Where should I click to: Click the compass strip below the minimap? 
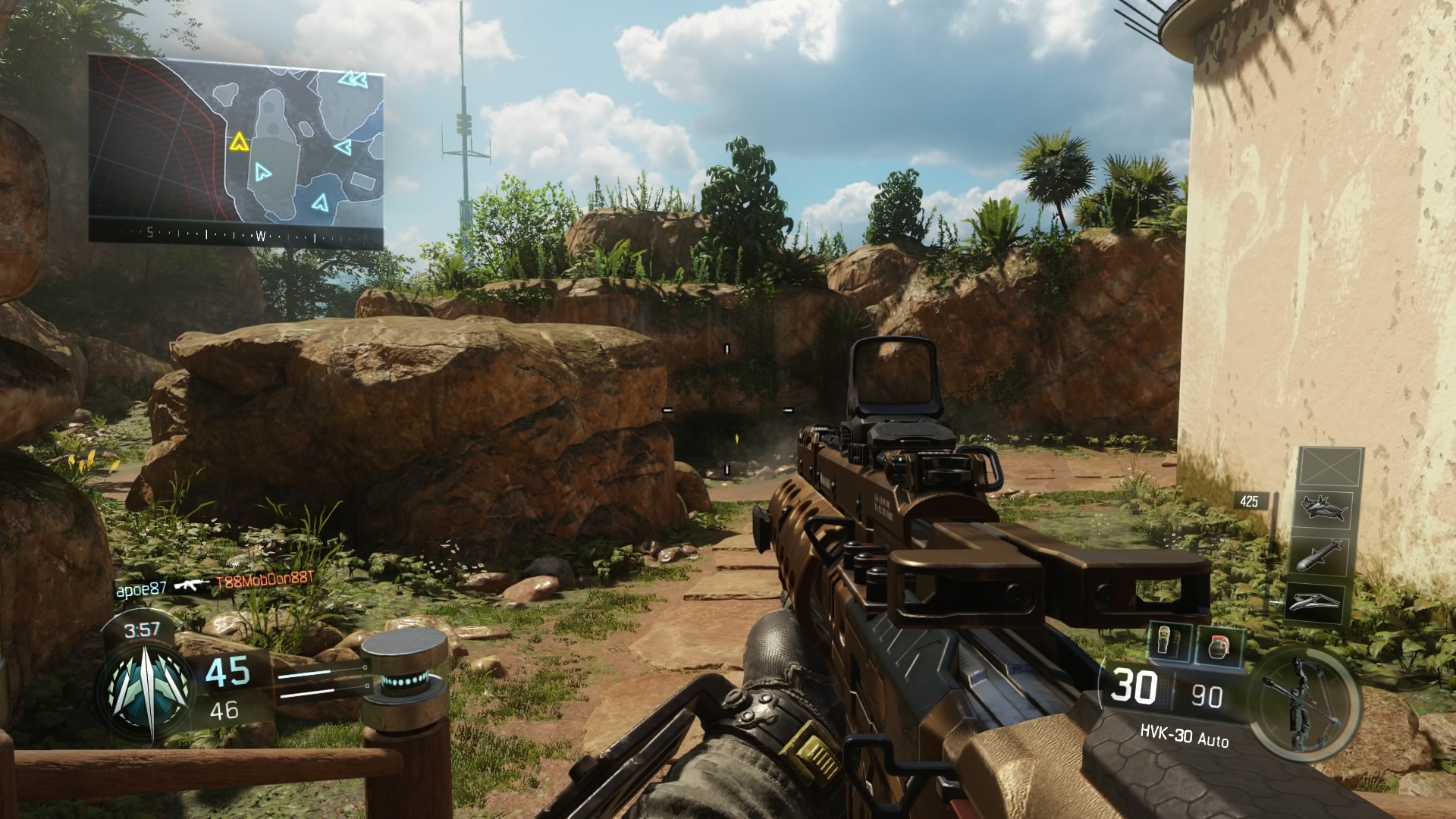point(236,234)
